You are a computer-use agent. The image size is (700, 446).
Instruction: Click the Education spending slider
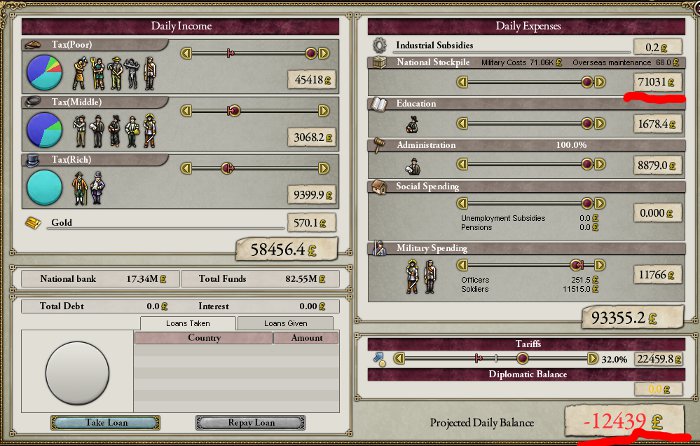click(x=531, y=124)
